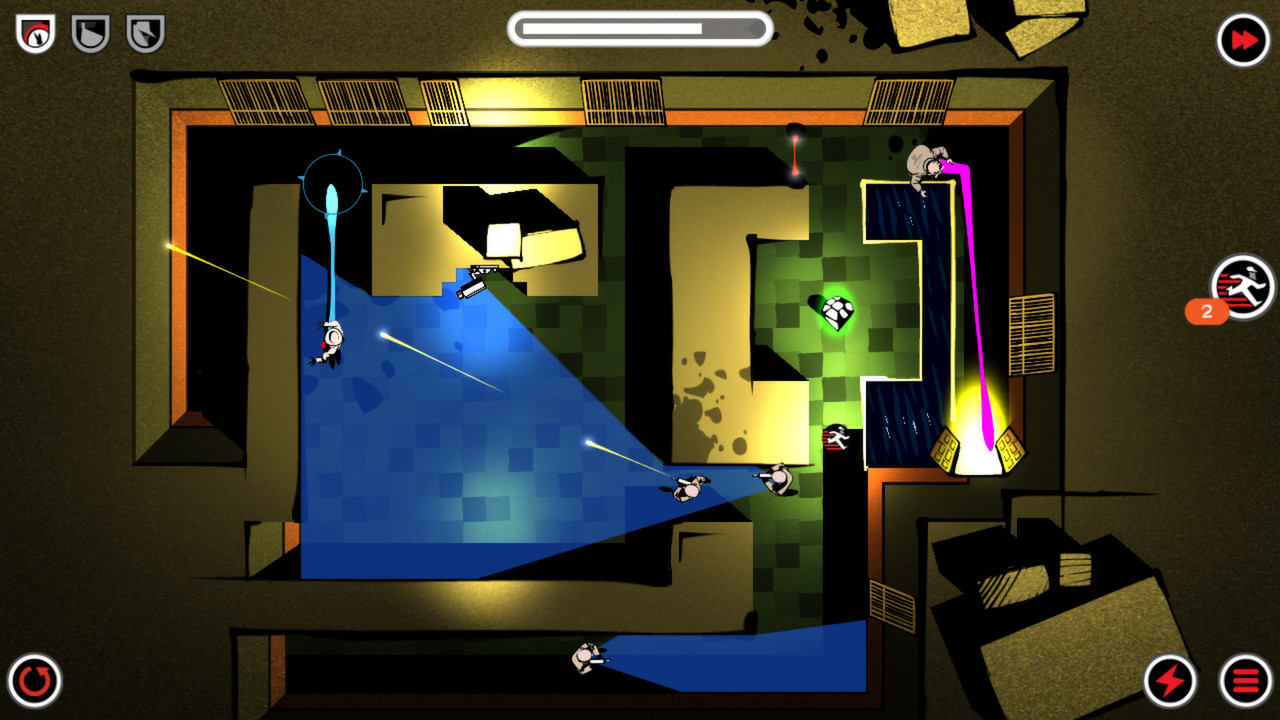Image resolution: width=1280 pixels, height=720 pixels.
Task: Click the orange counter showing 2
Action: tap(1205, 313)
